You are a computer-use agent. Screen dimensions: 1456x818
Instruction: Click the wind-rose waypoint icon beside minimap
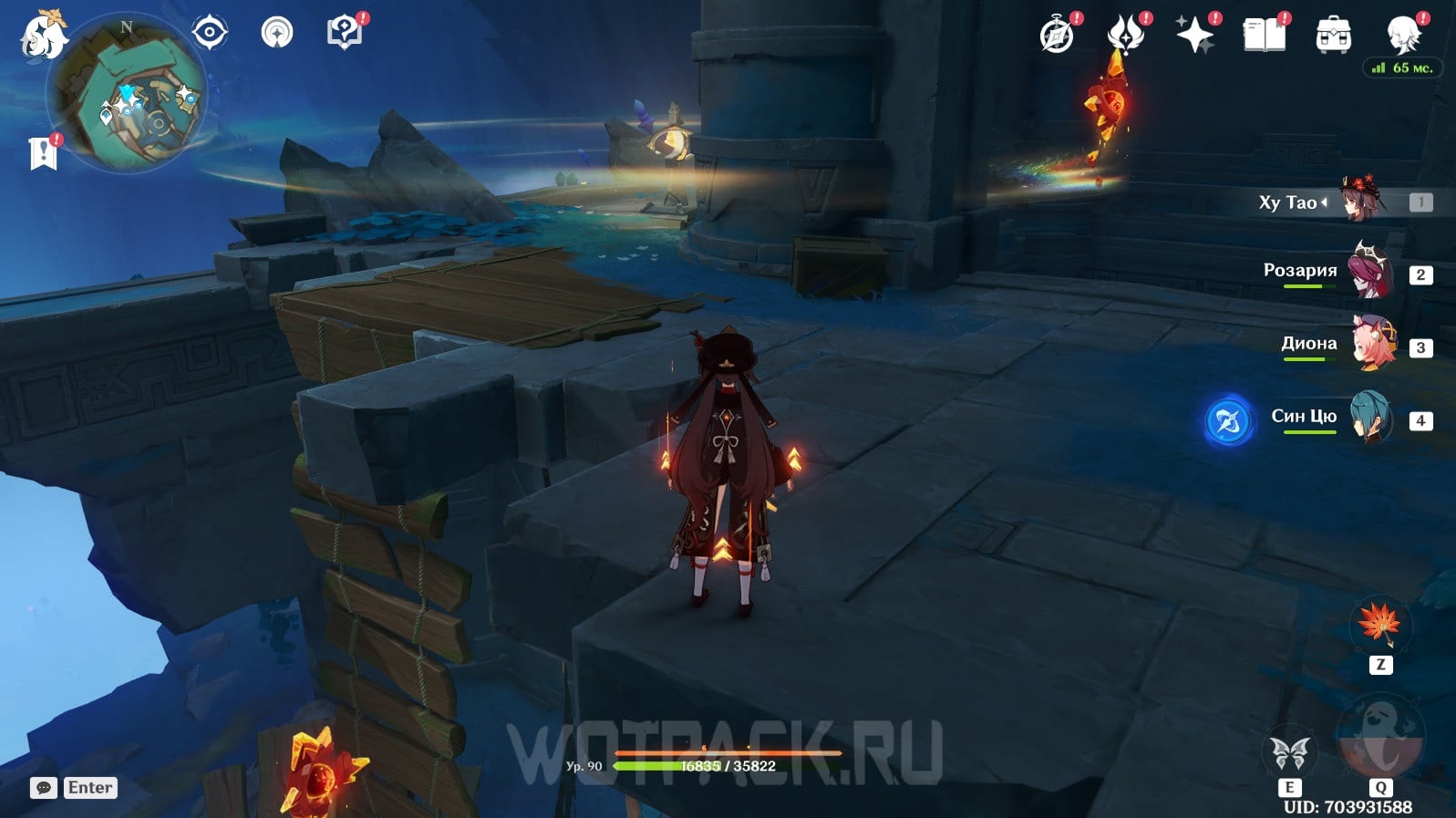pos(277,33)
